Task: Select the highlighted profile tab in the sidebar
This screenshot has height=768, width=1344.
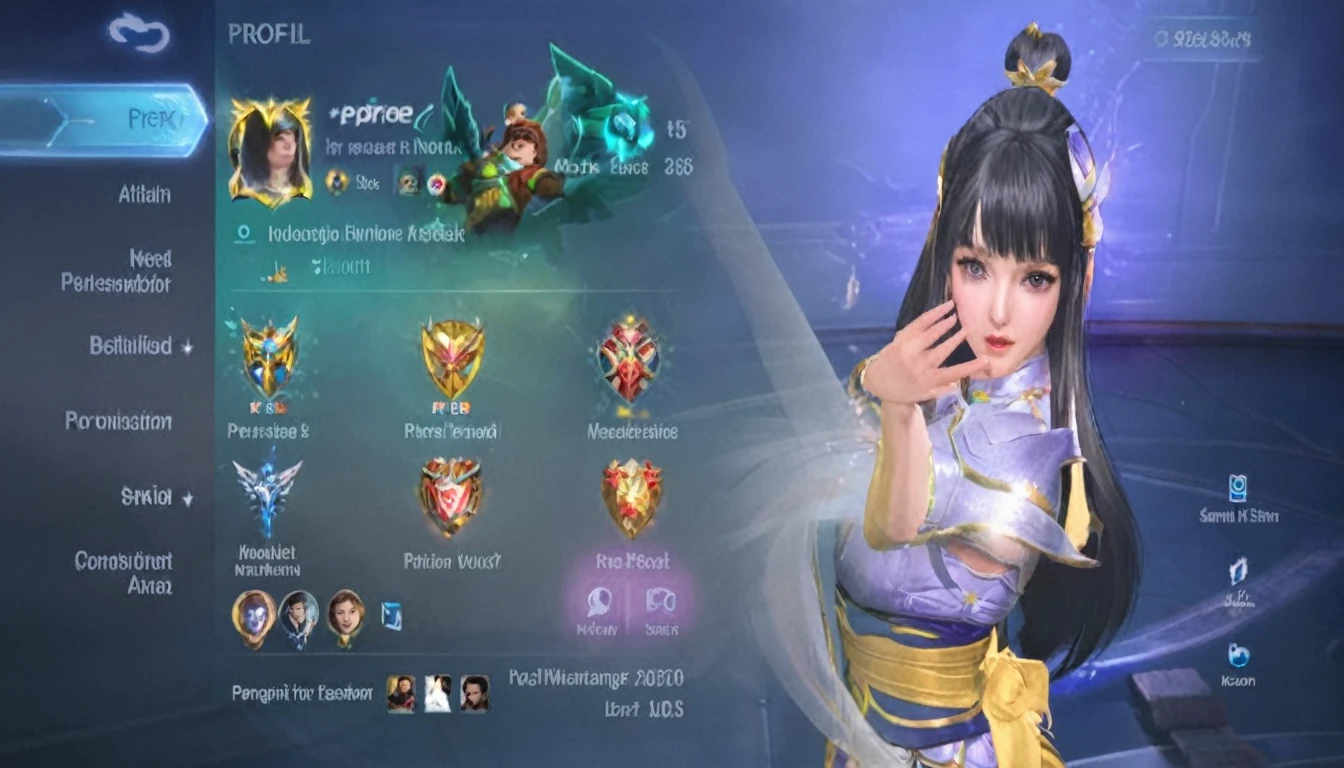Action: click(103, 120)
